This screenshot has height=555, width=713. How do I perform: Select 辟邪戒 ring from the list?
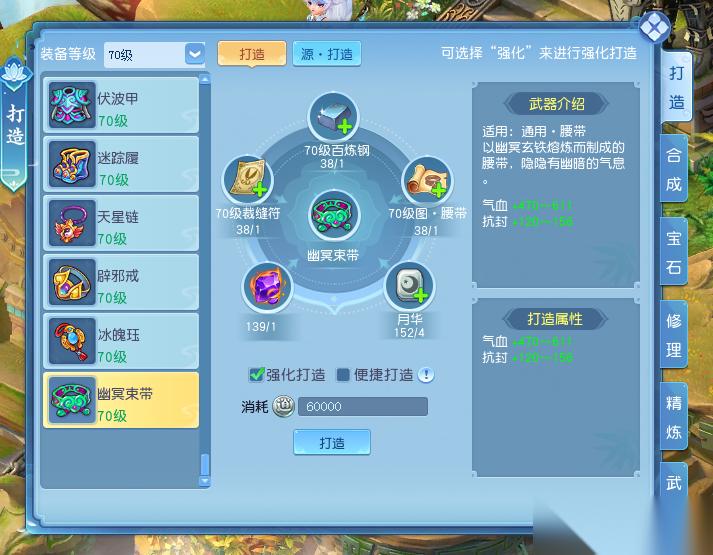point(120,284)
